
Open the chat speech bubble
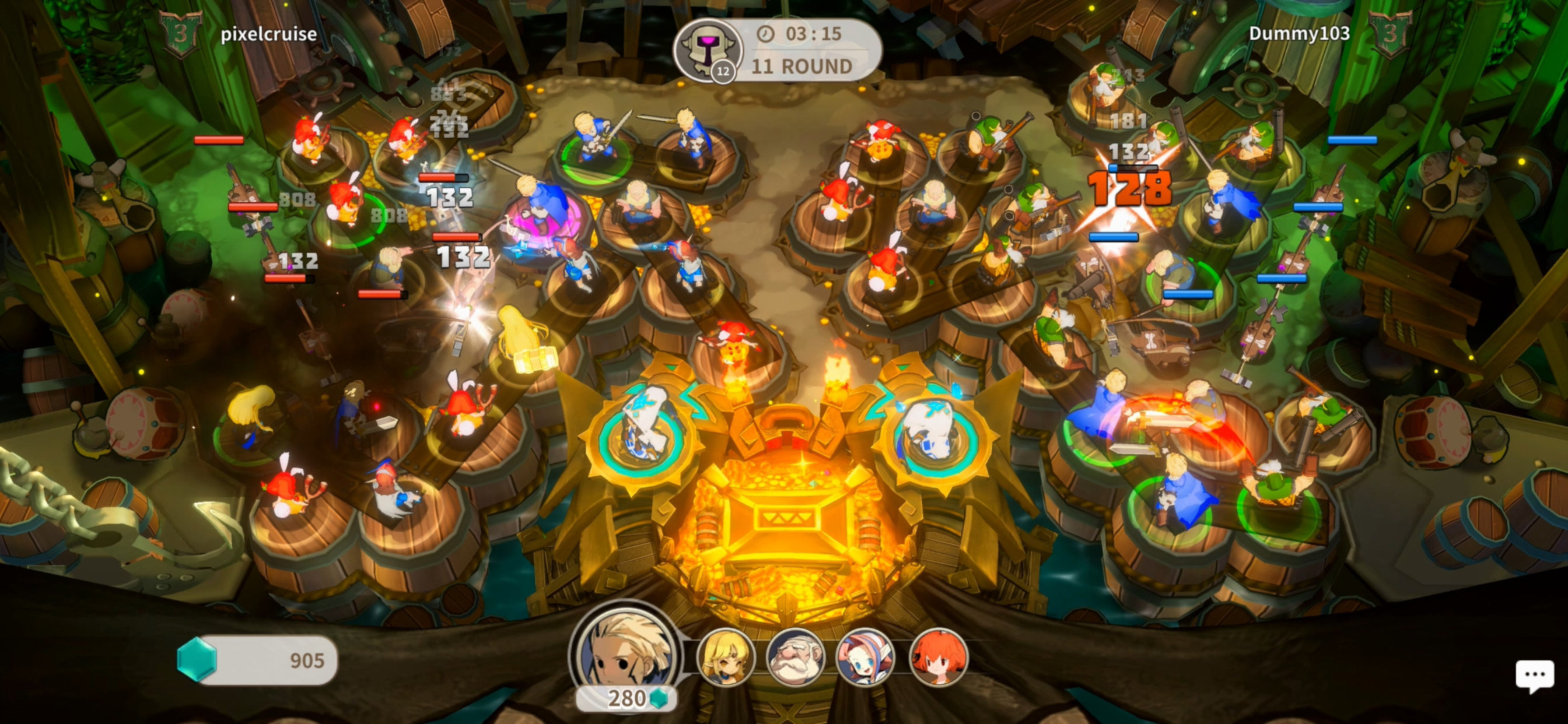click(1534, 676)
